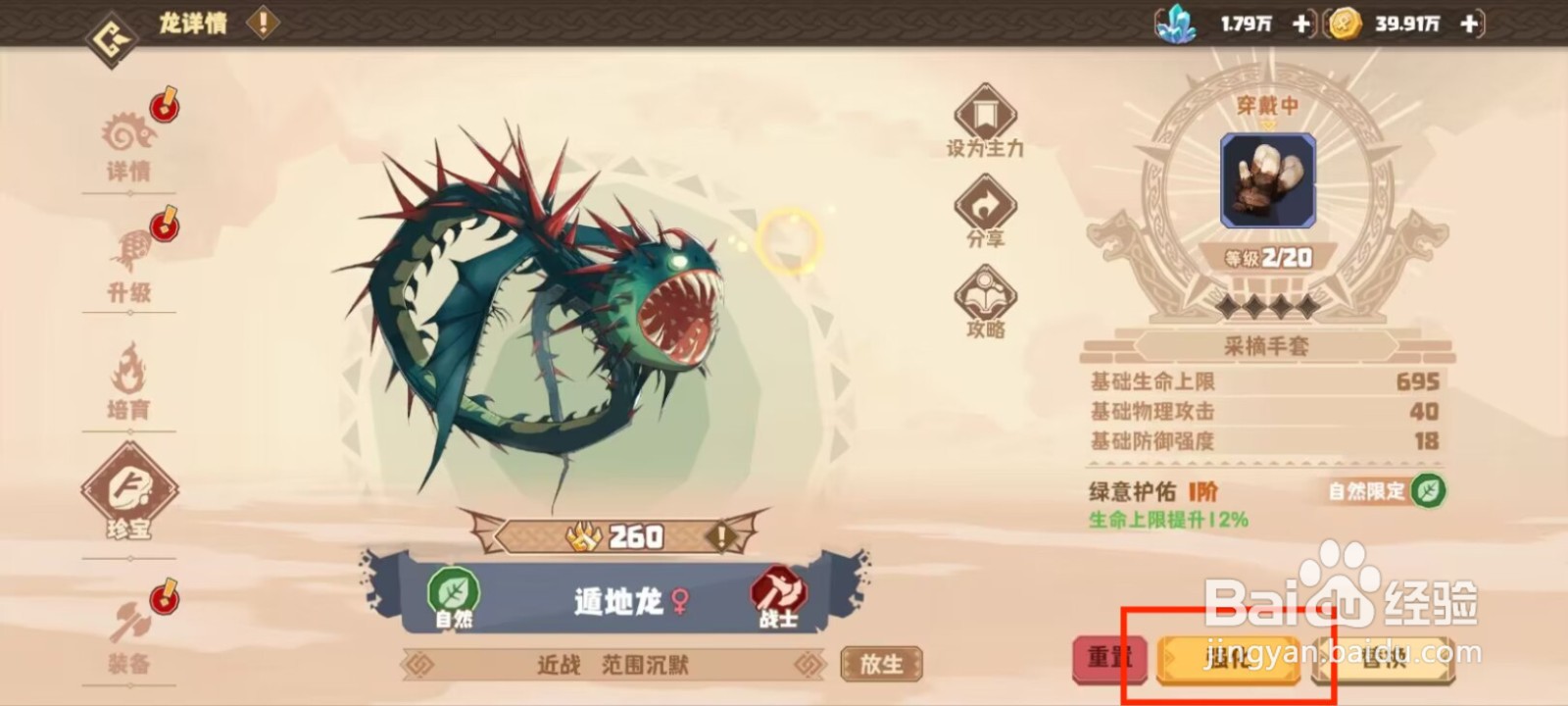
Task: Select the 升级 (Upgrade) icon in left sidebar
Action: 130,260
